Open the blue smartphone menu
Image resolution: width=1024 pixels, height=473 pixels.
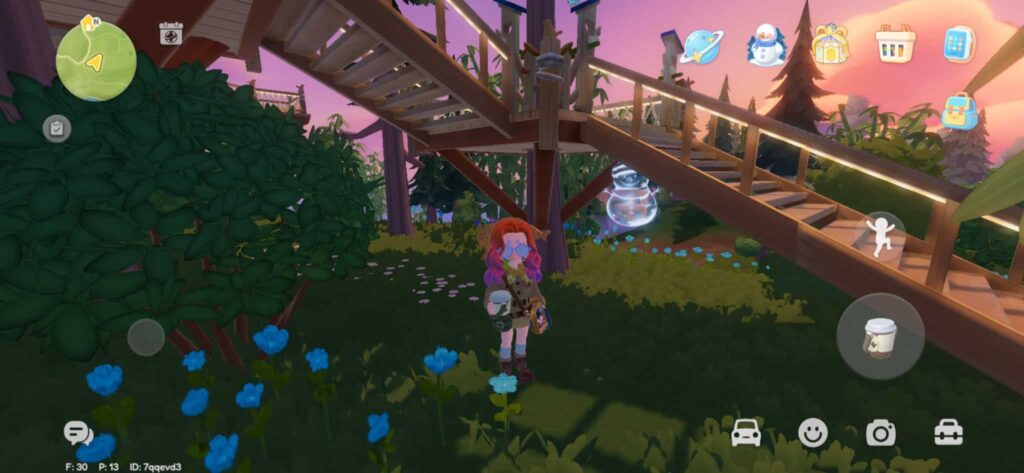(959, 44)
